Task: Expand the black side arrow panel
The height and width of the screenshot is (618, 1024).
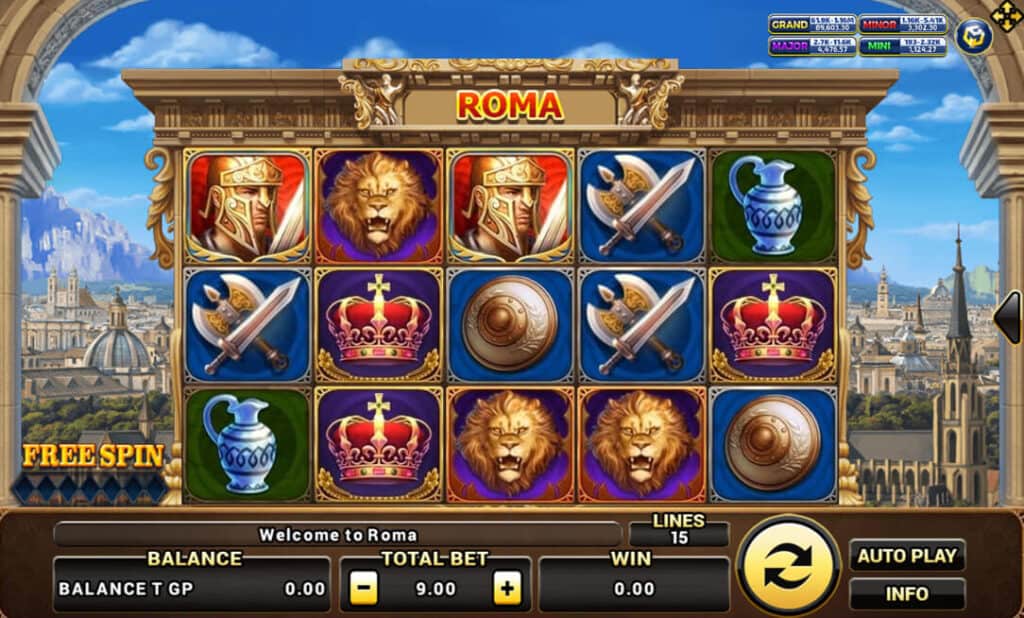Action: coord(1008,317)
